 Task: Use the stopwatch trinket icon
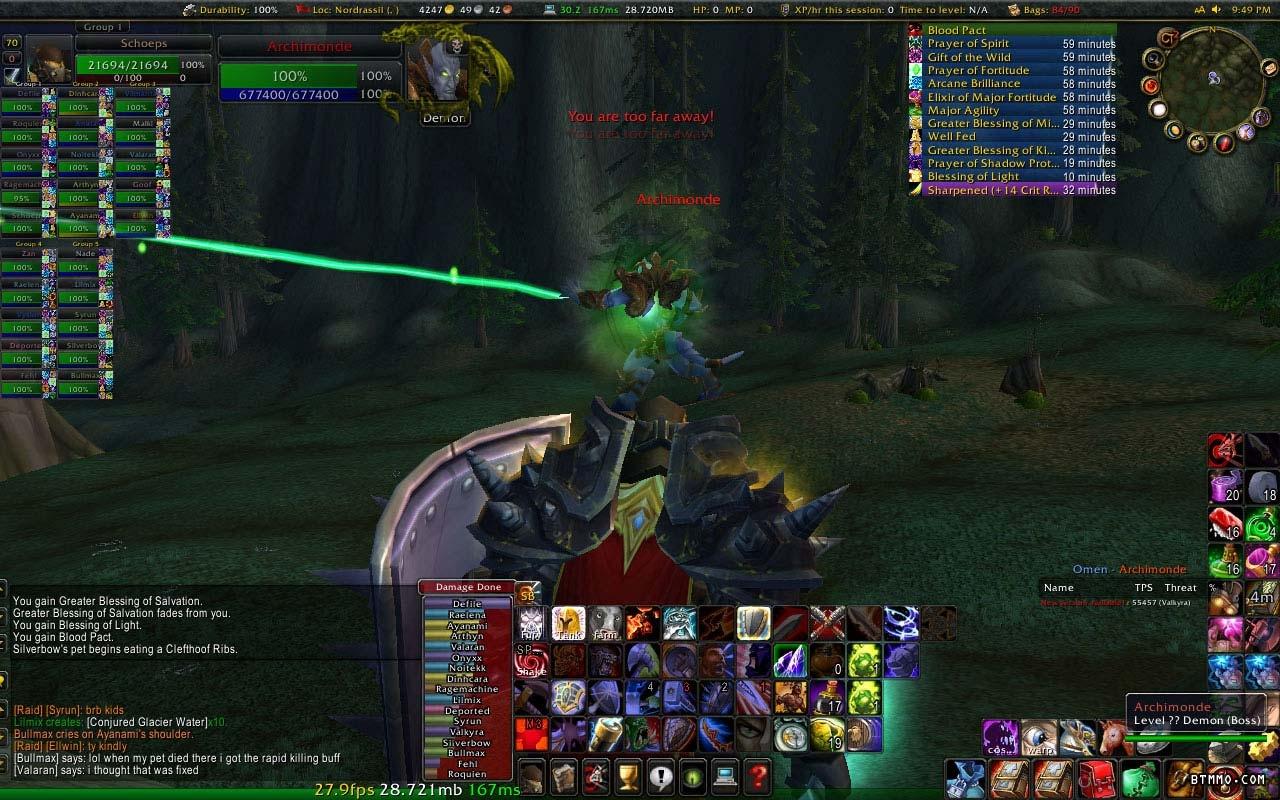point(793,734)
